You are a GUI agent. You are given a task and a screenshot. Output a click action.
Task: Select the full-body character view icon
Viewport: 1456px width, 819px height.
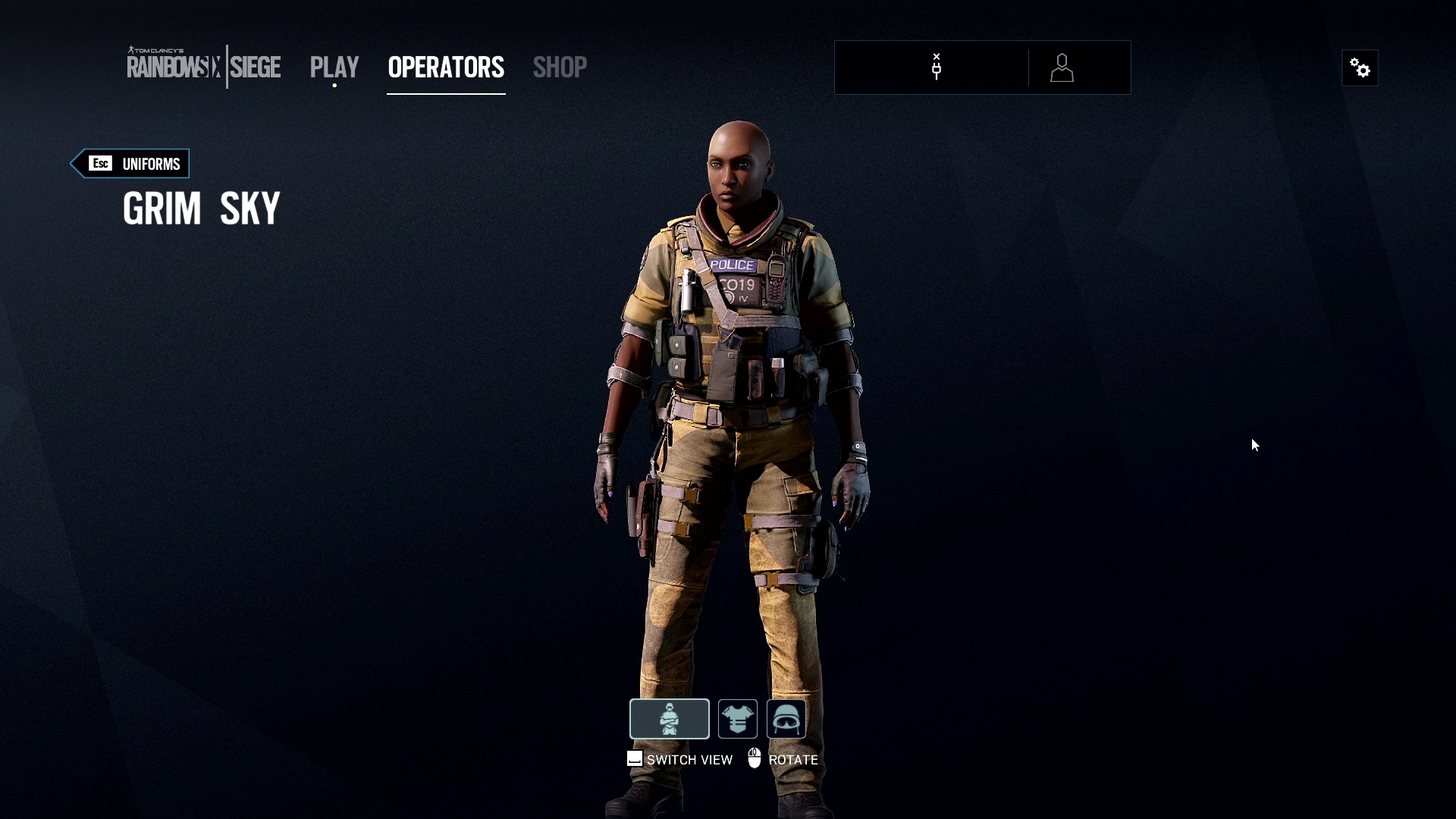670,719
